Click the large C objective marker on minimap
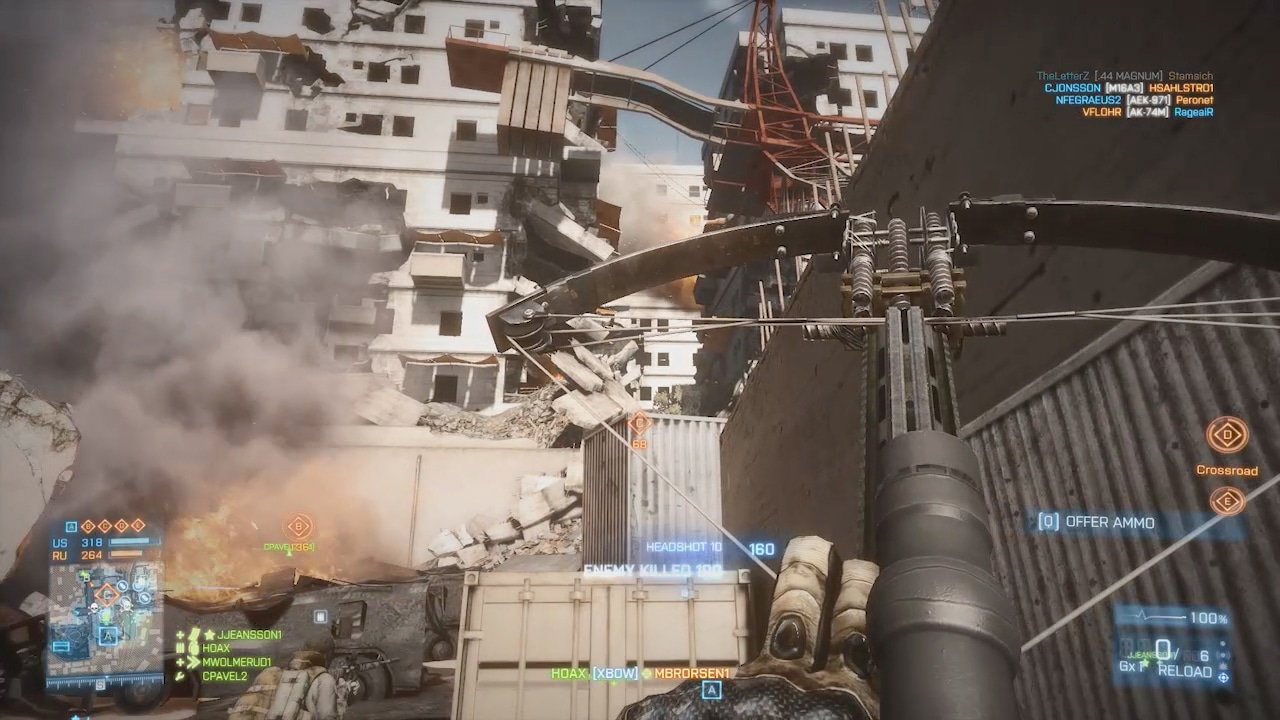 (107, 596)
